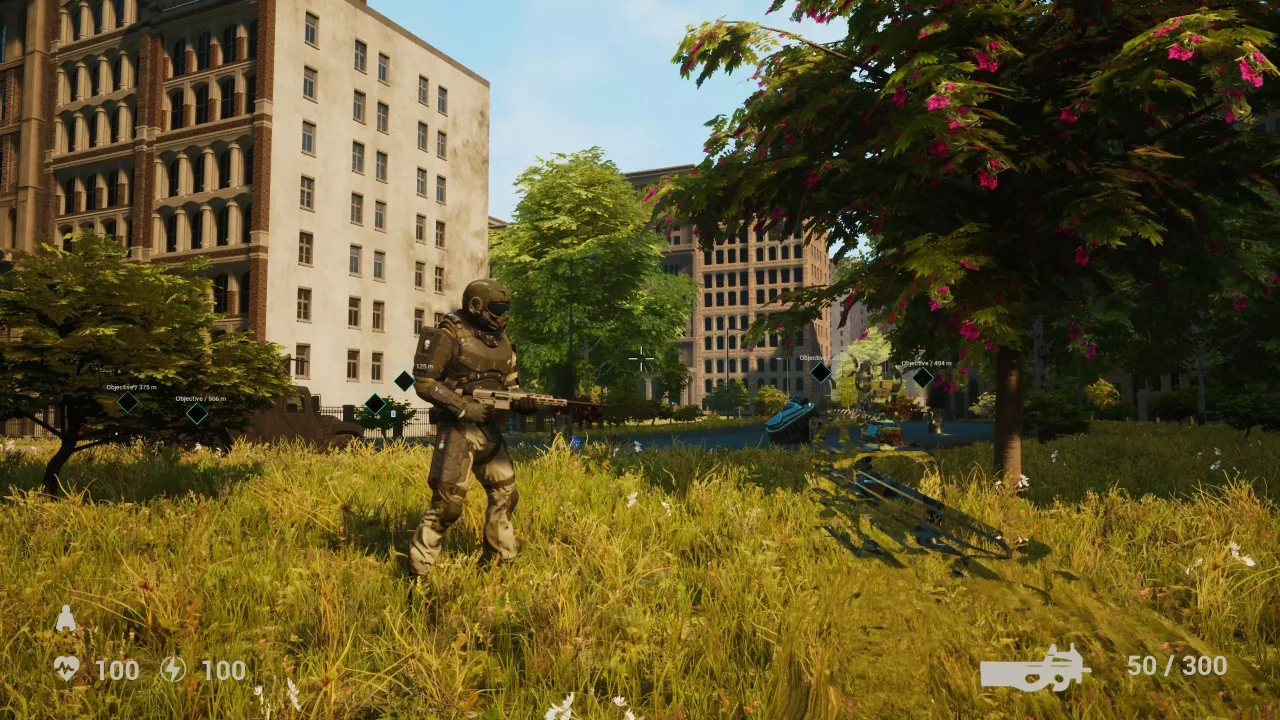Click the heart health icon
This screenshot has height=720, width=1280.
(67, 669)
